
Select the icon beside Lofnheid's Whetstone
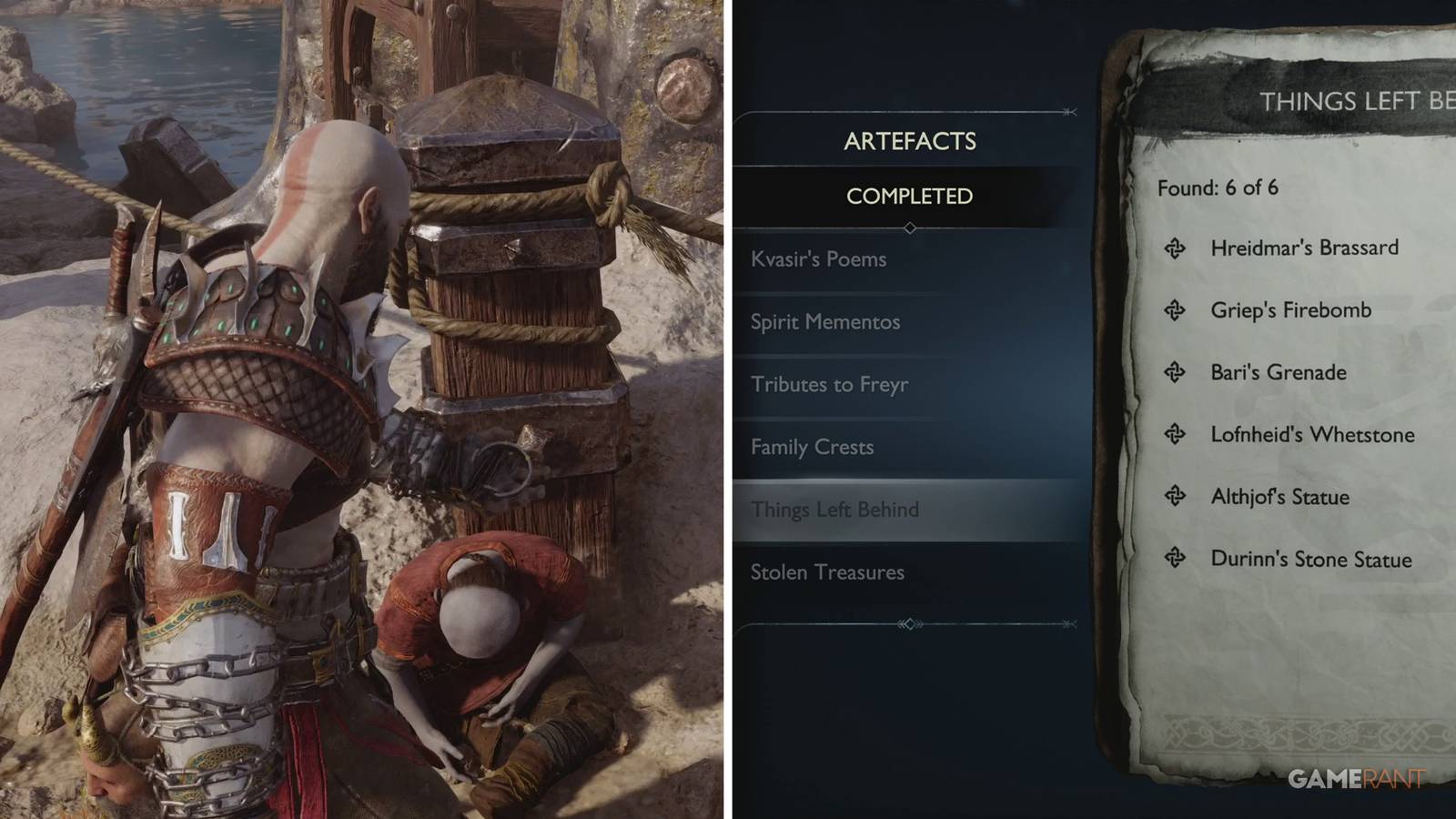(1174, 435)
